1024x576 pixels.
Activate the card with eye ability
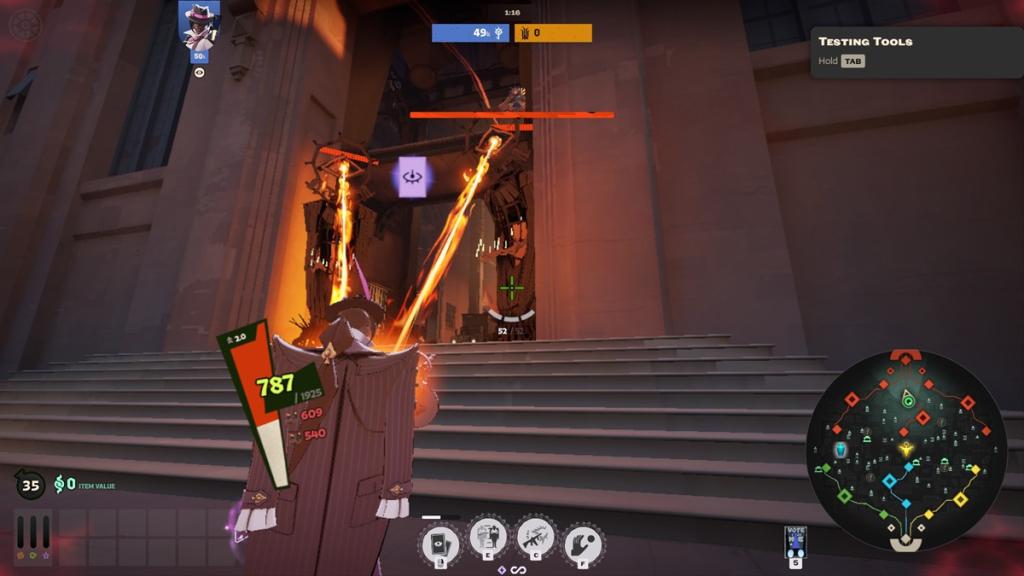pos(439,543)
